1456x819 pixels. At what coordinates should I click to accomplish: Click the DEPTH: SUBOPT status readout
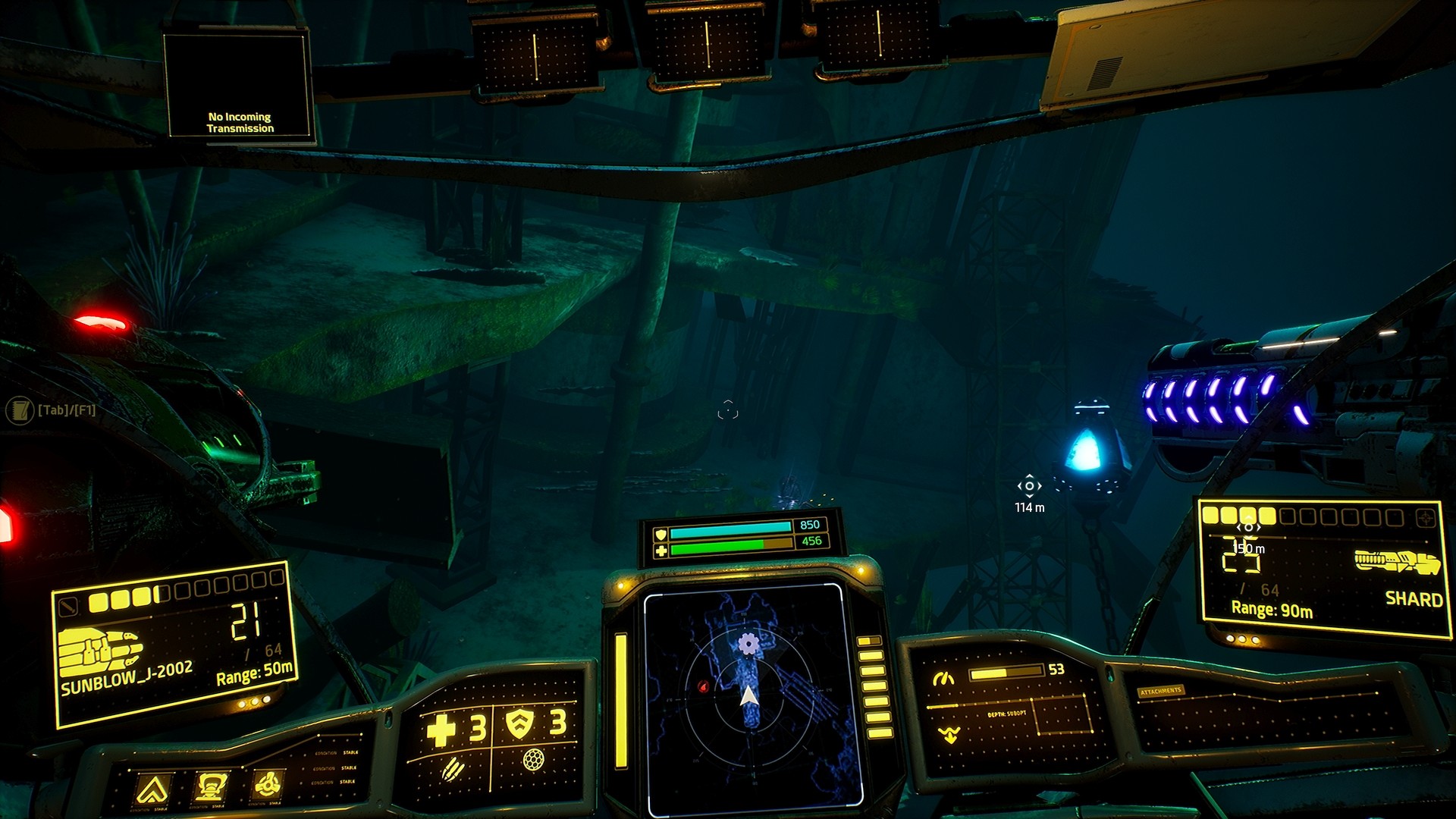pyautogui.click(x=1007, y=713)
